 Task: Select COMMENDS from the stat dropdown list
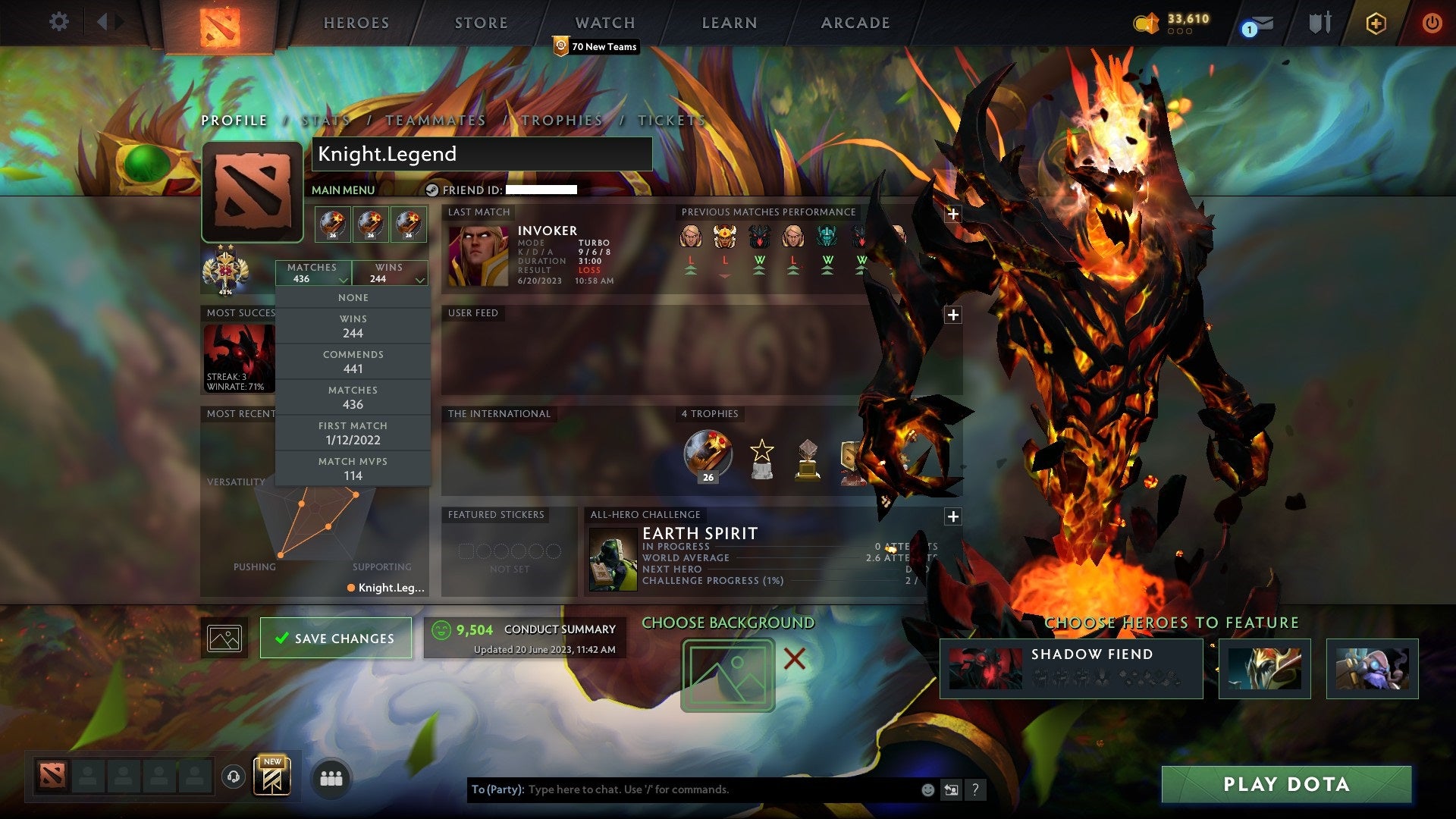[353, 361]
